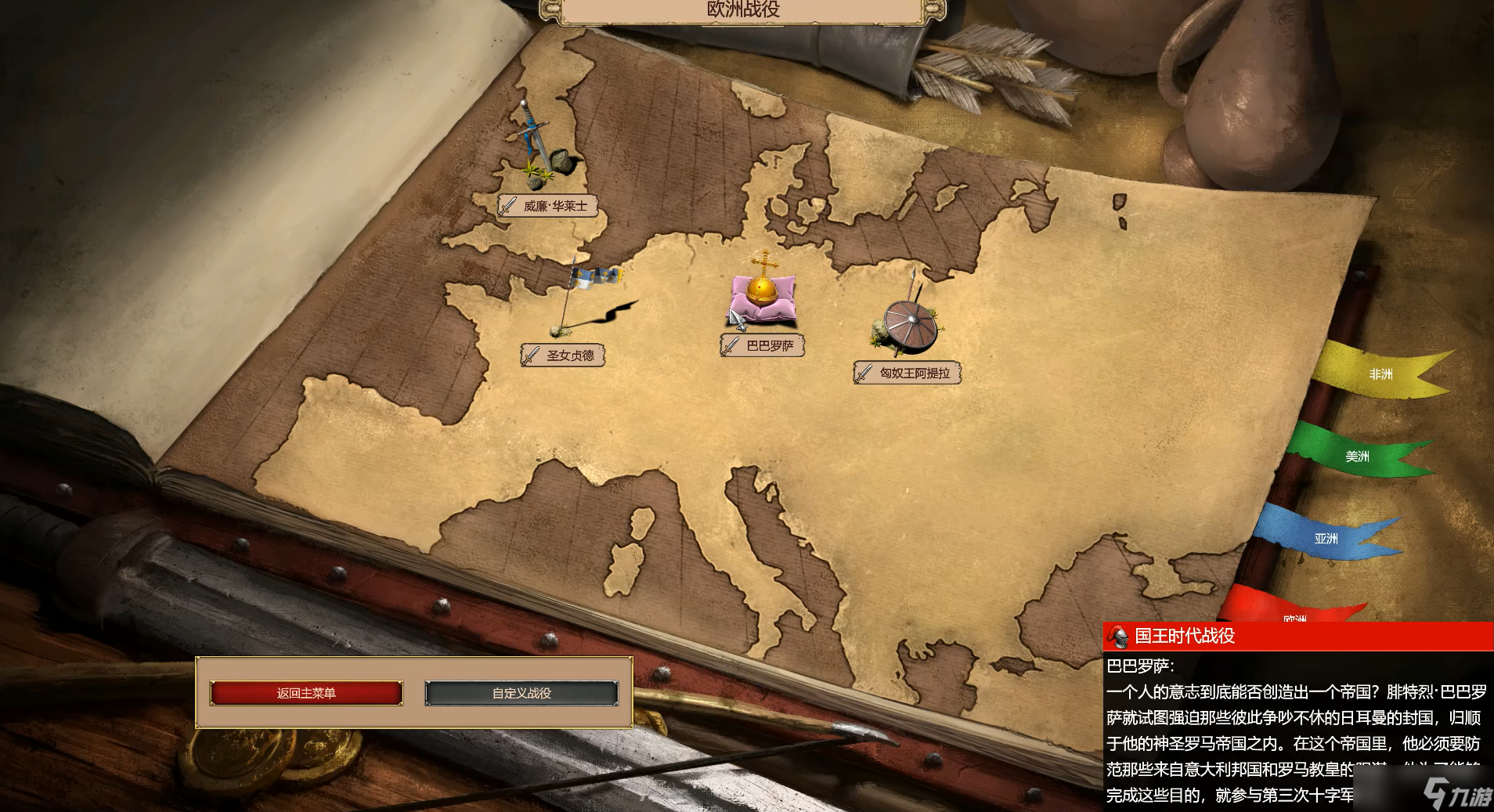Pick the 匈奴王阿提拉 campaign label
Viewport: 1494px width, 812px height.
tap(908, 373)
